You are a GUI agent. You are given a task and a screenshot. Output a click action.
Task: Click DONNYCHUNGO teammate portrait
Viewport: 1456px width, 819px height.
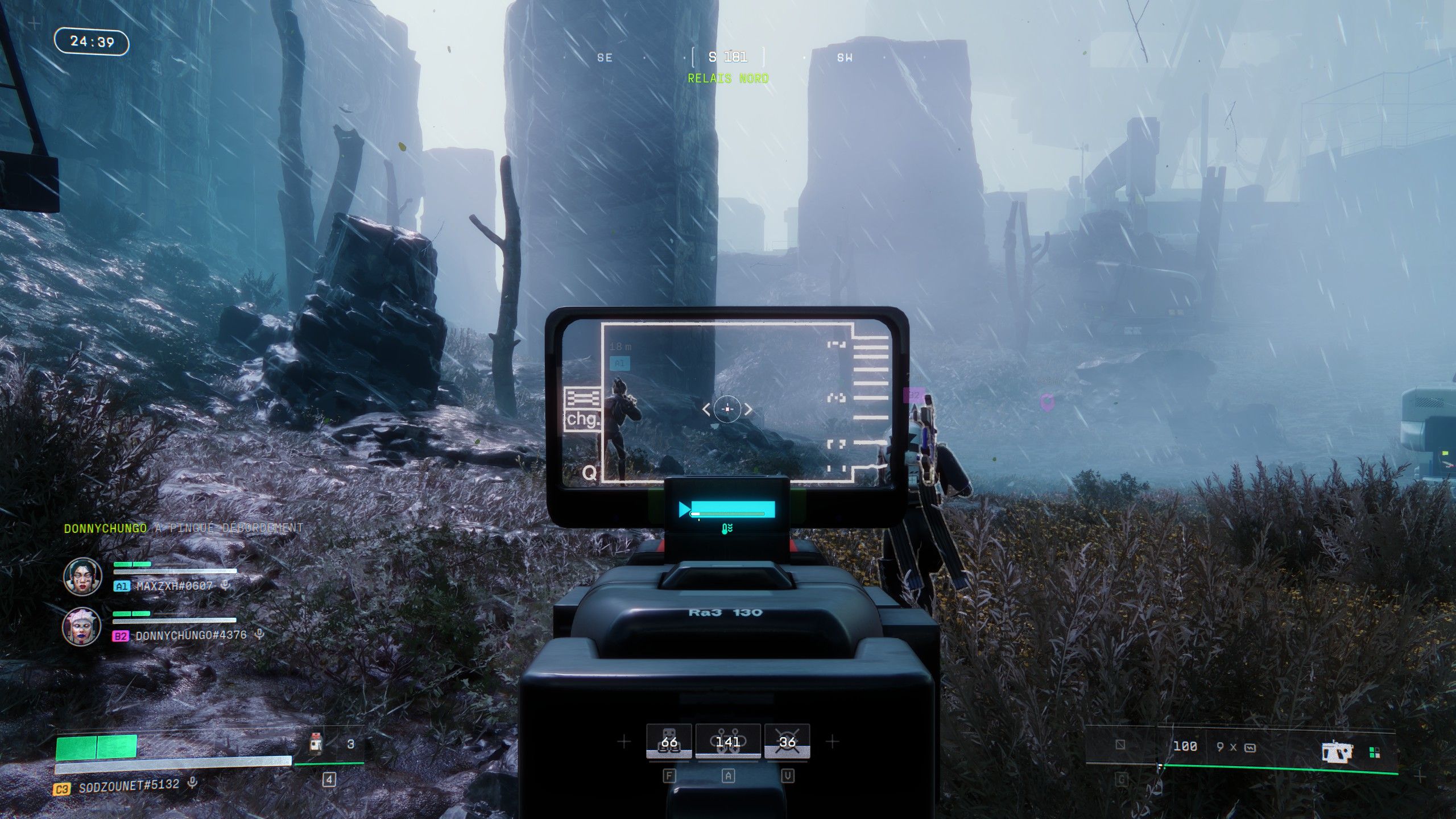82,626
